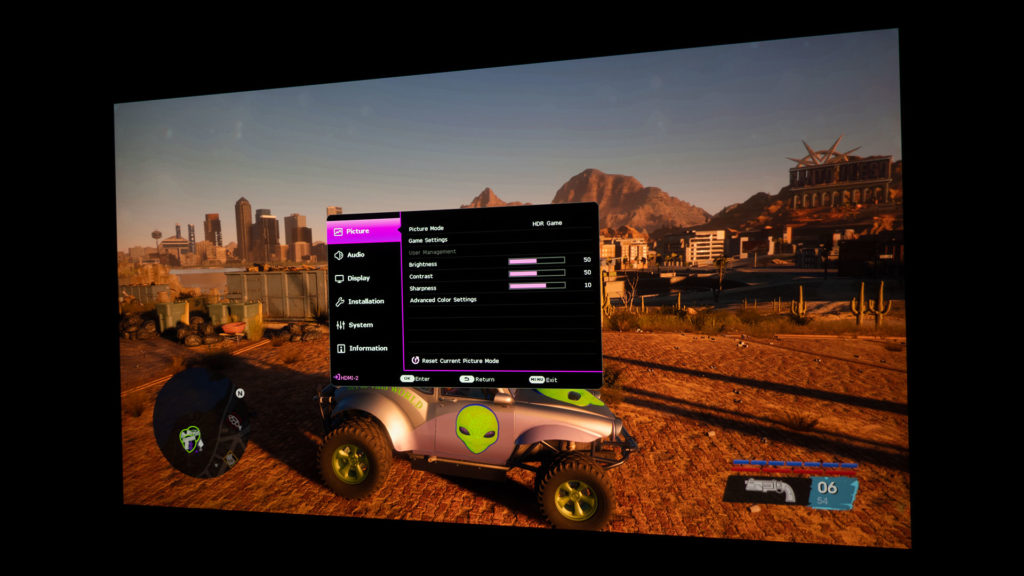Select Reset Current Picture Mode
The width and height of the screenshot is (1024, 576).
[x=460, y=360]
